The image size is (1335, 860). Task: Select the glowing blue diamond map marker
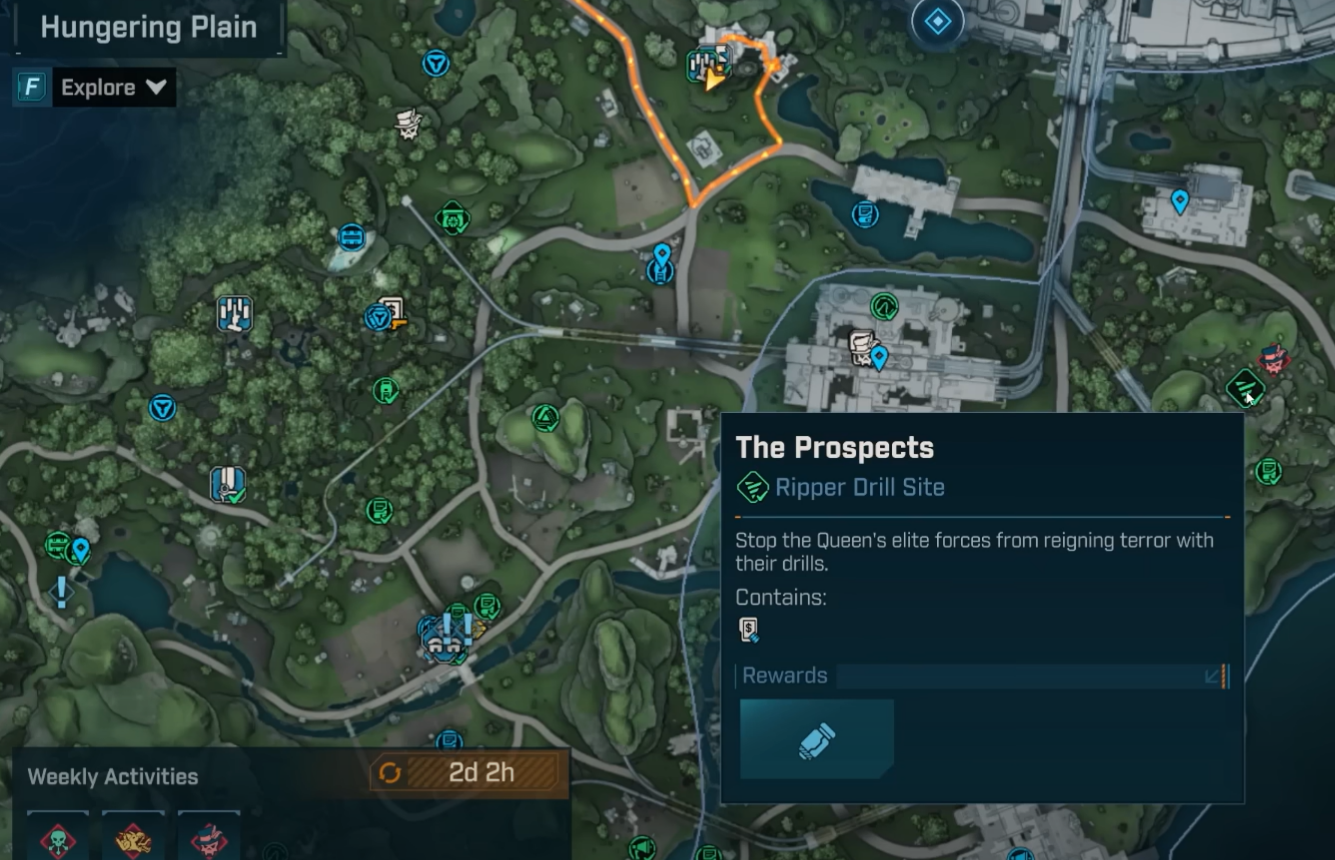937,21
